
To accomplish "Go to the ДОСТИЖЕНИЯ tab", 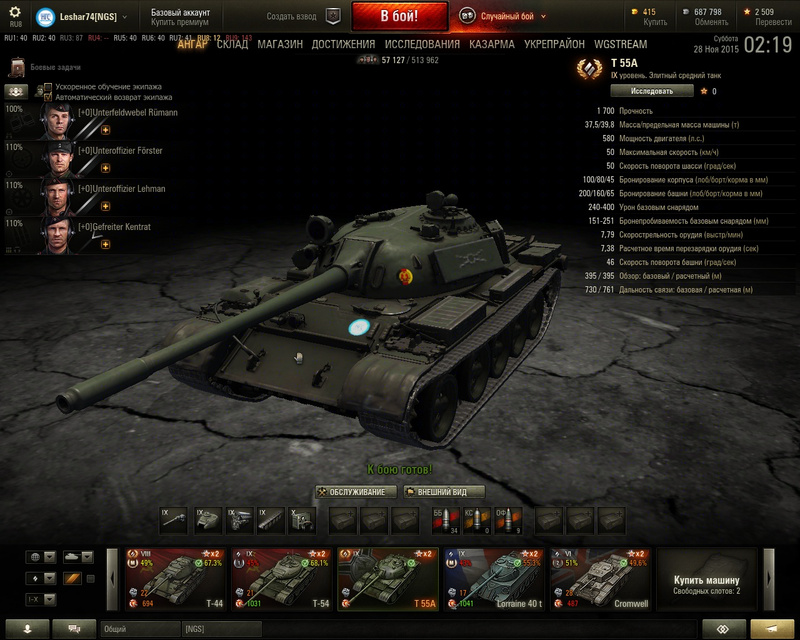I will pos(343,45).
